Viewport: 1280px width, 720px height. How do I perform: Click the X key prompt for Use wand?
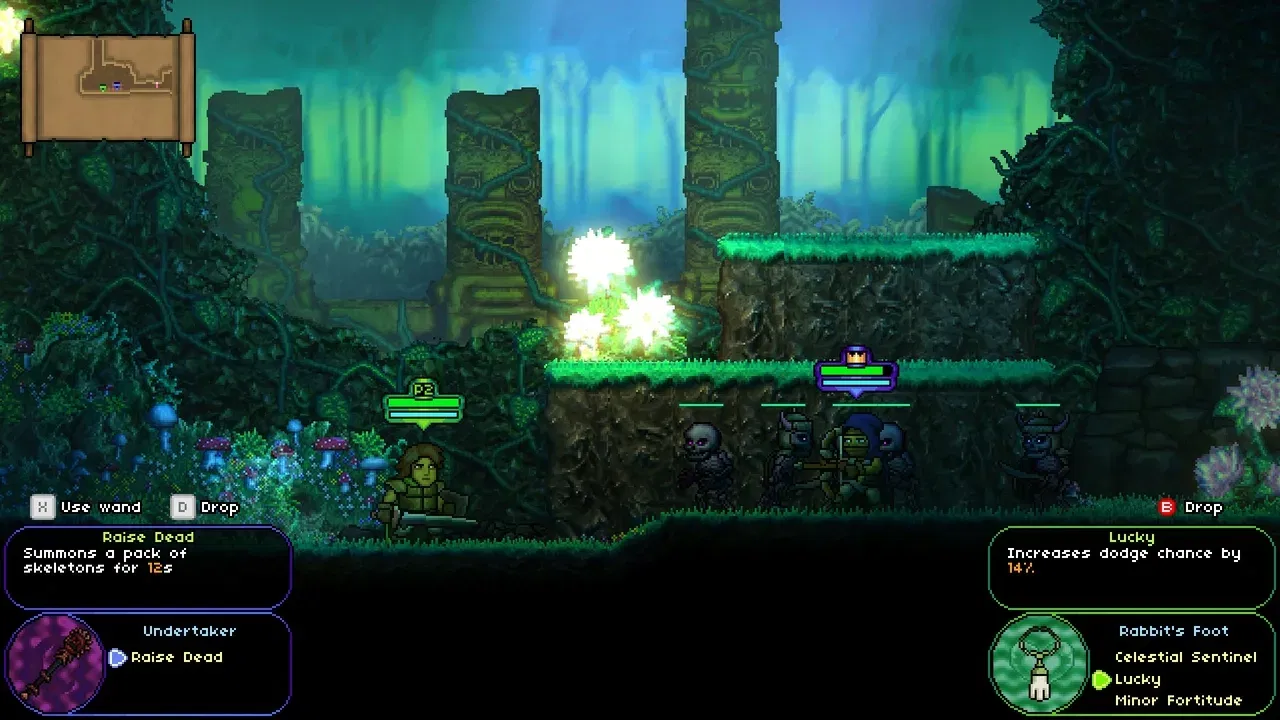(x=40, y=507)
